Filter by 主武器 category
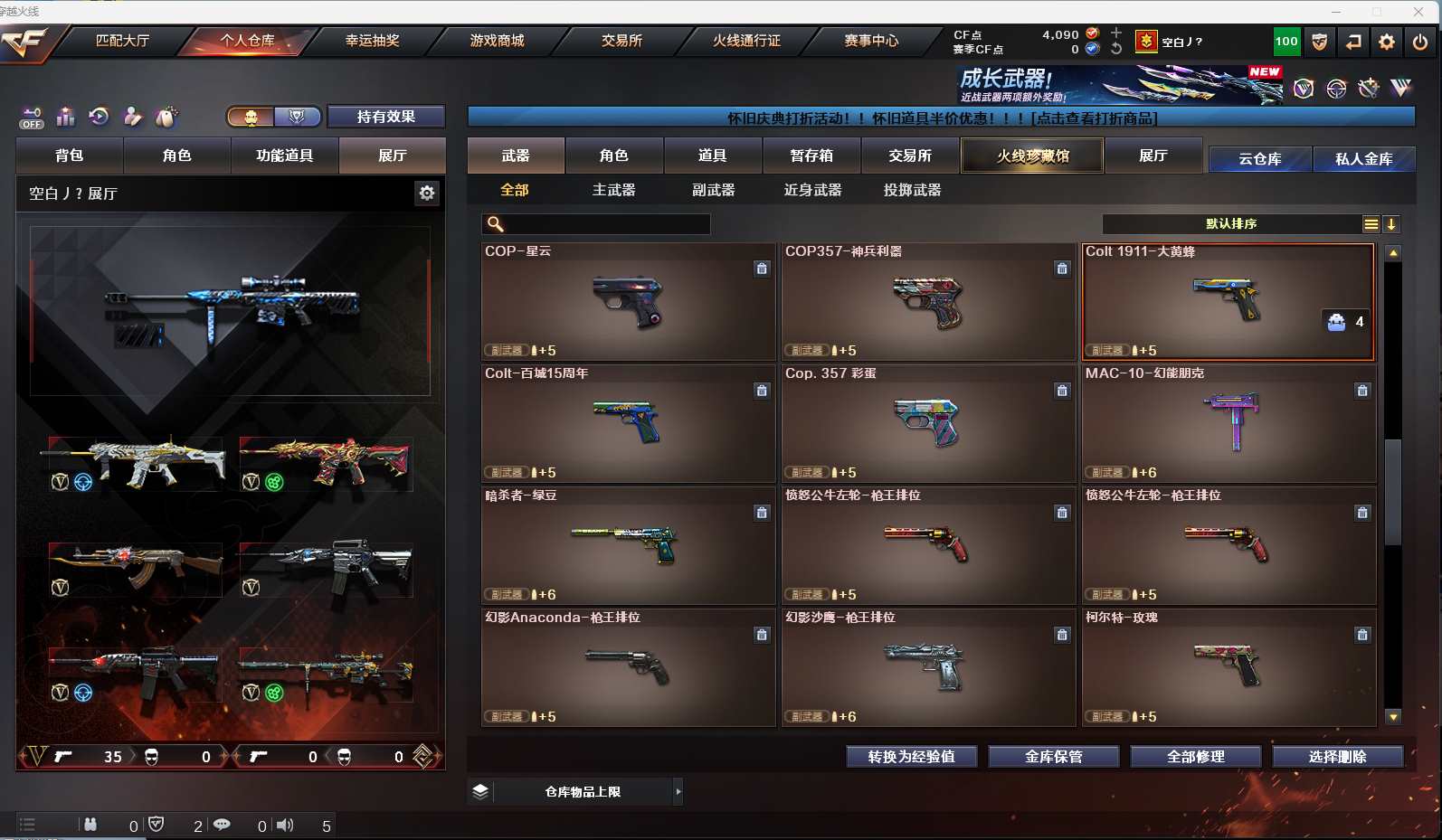The image size is (1442, 840). point(613,190)
